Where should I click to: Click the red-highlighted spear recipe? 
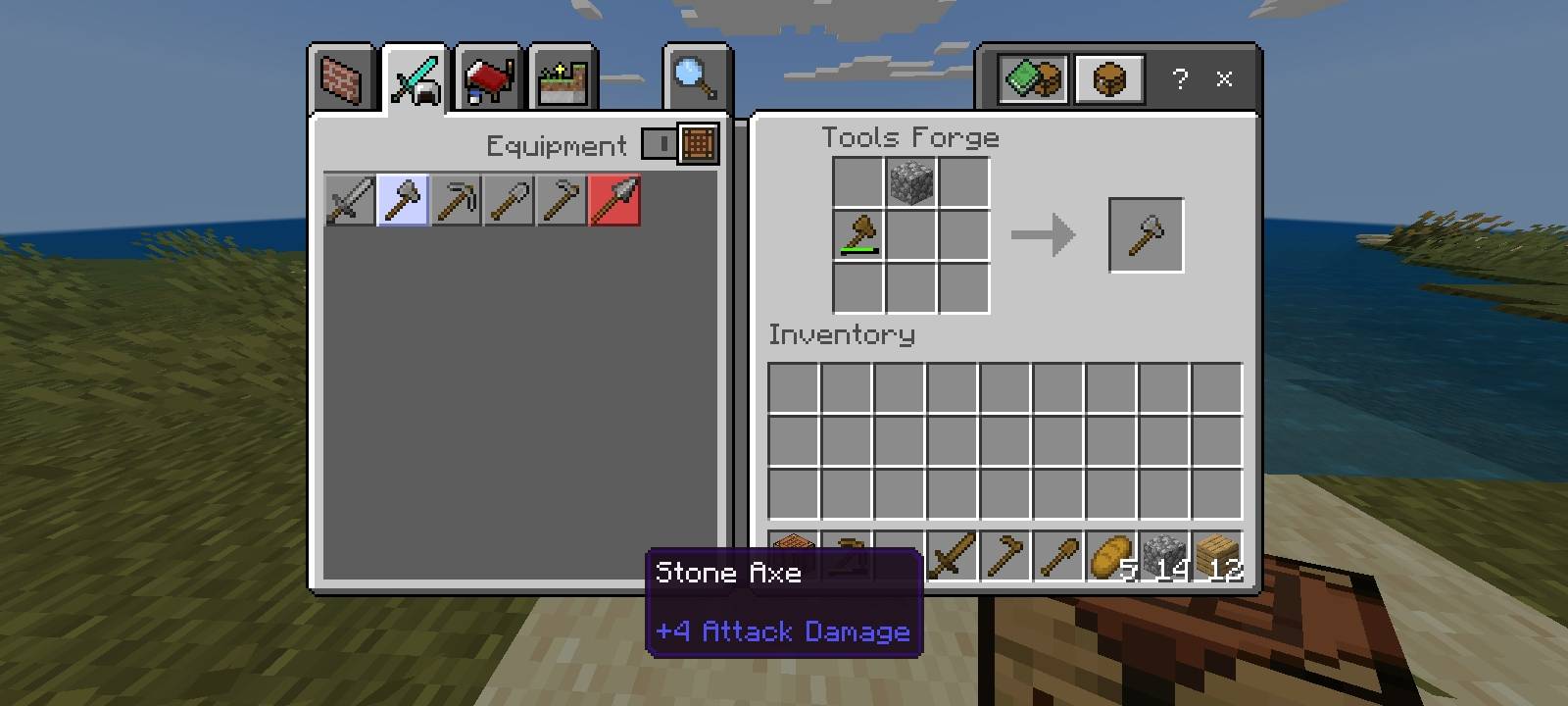click(614, 201)
